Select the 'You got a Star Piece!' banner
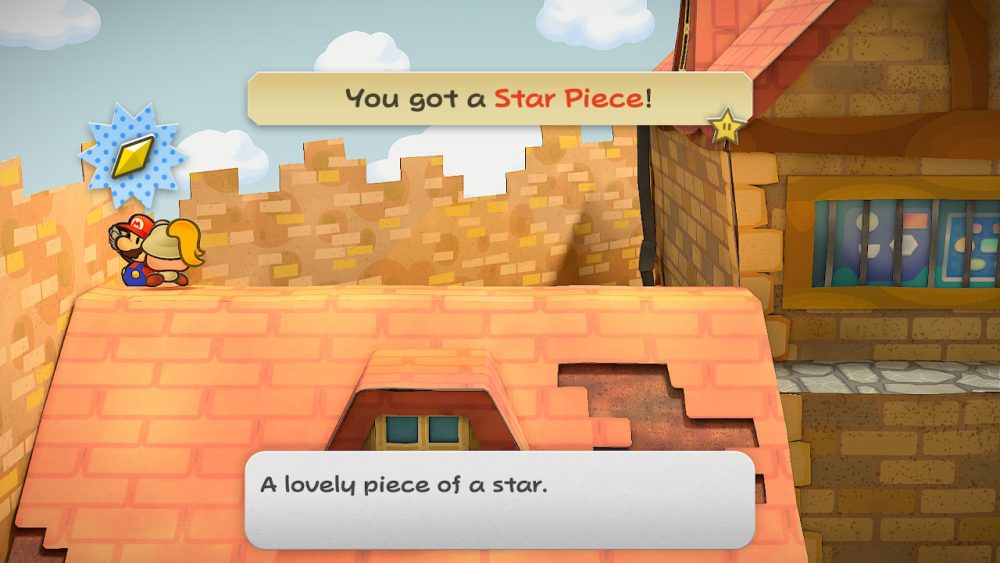 pos(499,98)
